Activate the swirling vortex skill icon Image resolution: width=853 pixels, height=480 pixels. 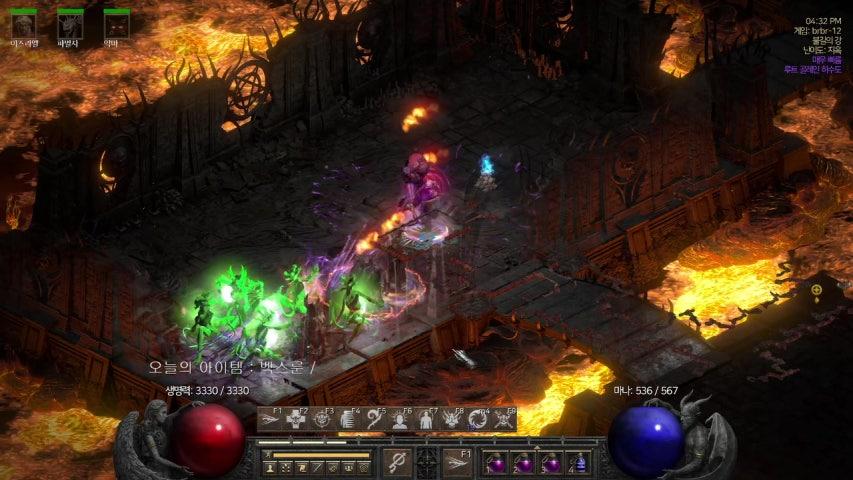click(x=478, y=420)
